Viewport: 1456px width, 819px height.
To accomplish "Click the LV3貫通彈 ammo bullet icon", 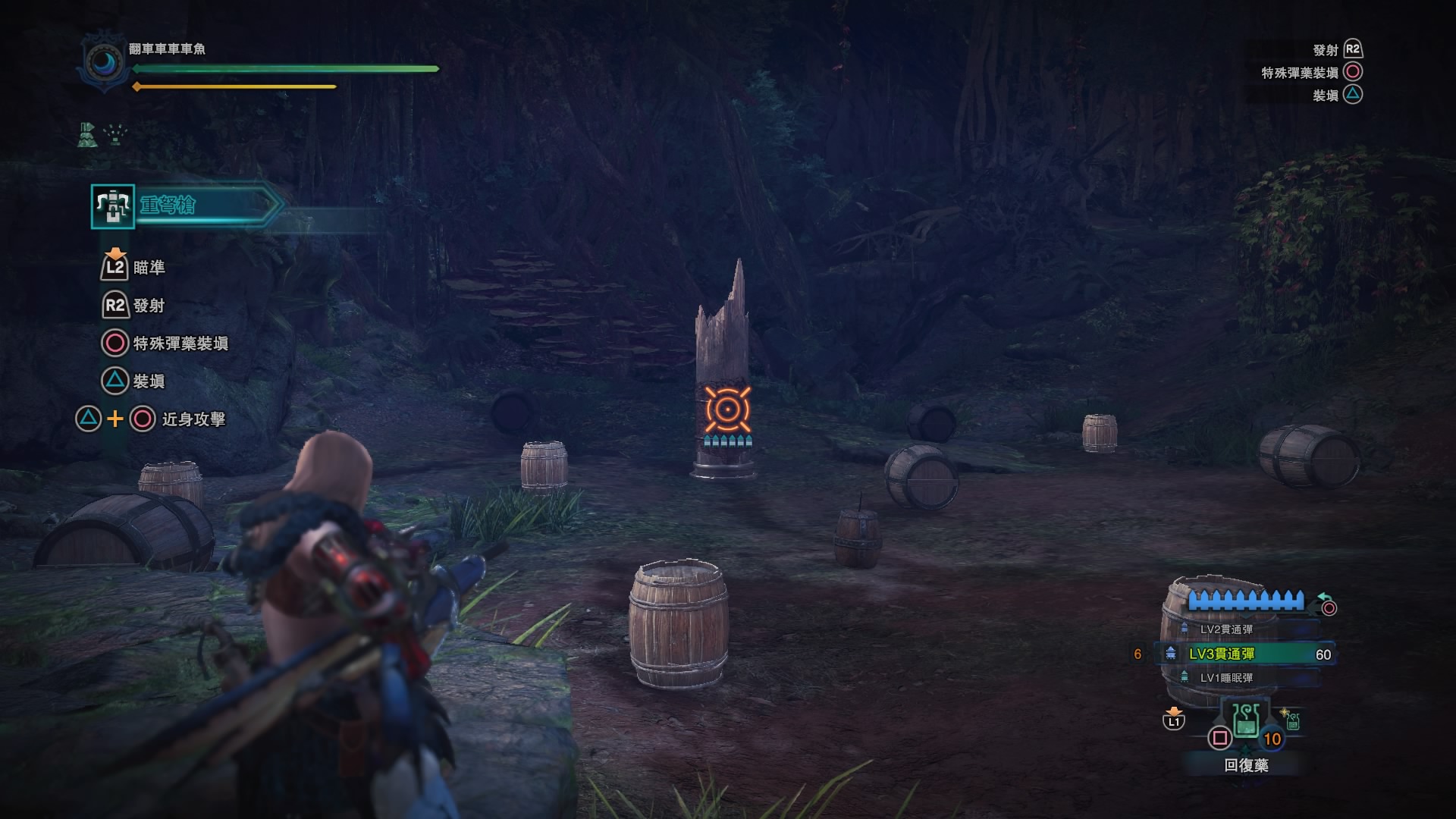I will click(1171, 654).
